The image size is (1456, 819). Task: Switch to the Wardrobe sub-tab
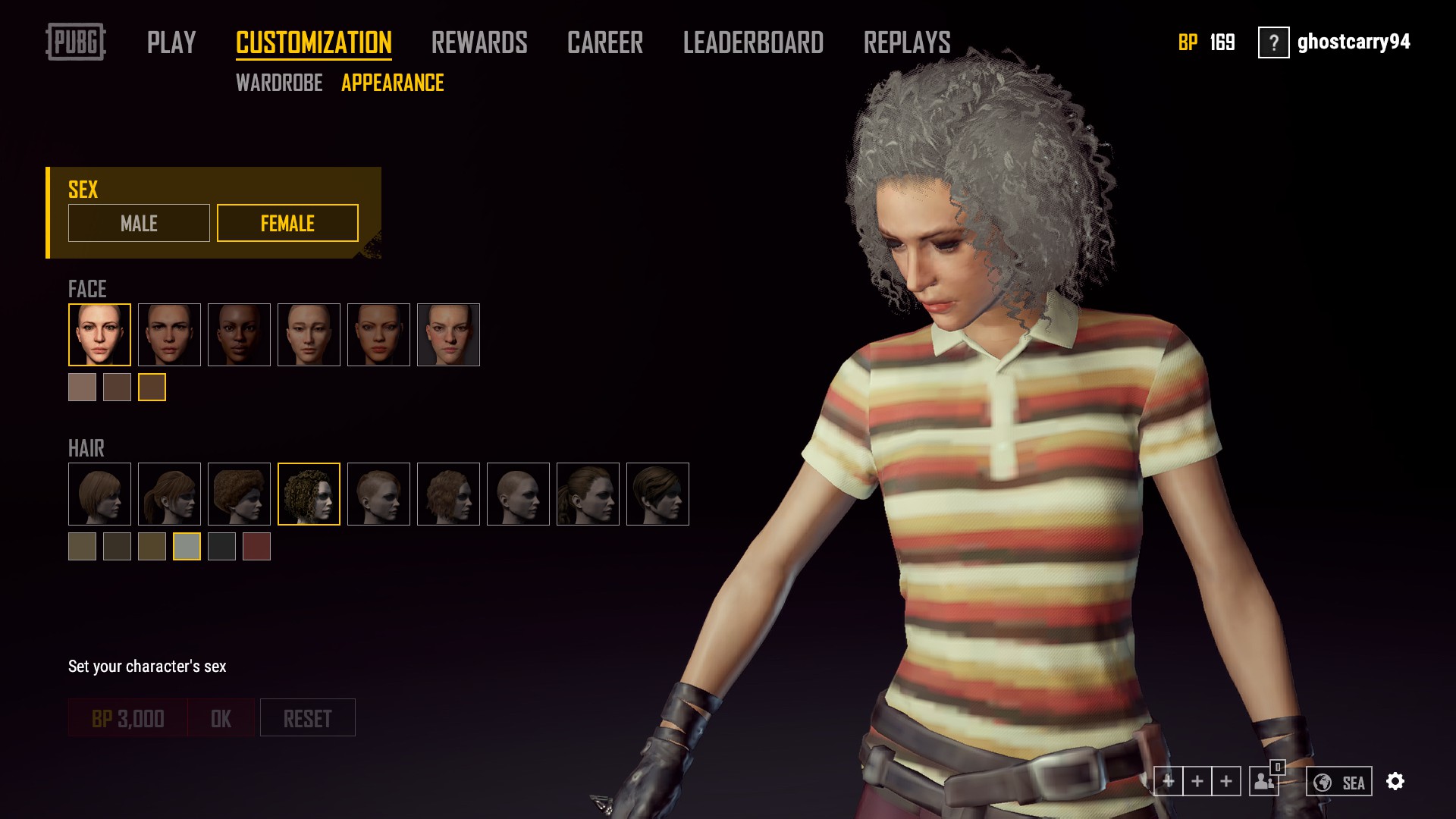[x=279, y=83]
